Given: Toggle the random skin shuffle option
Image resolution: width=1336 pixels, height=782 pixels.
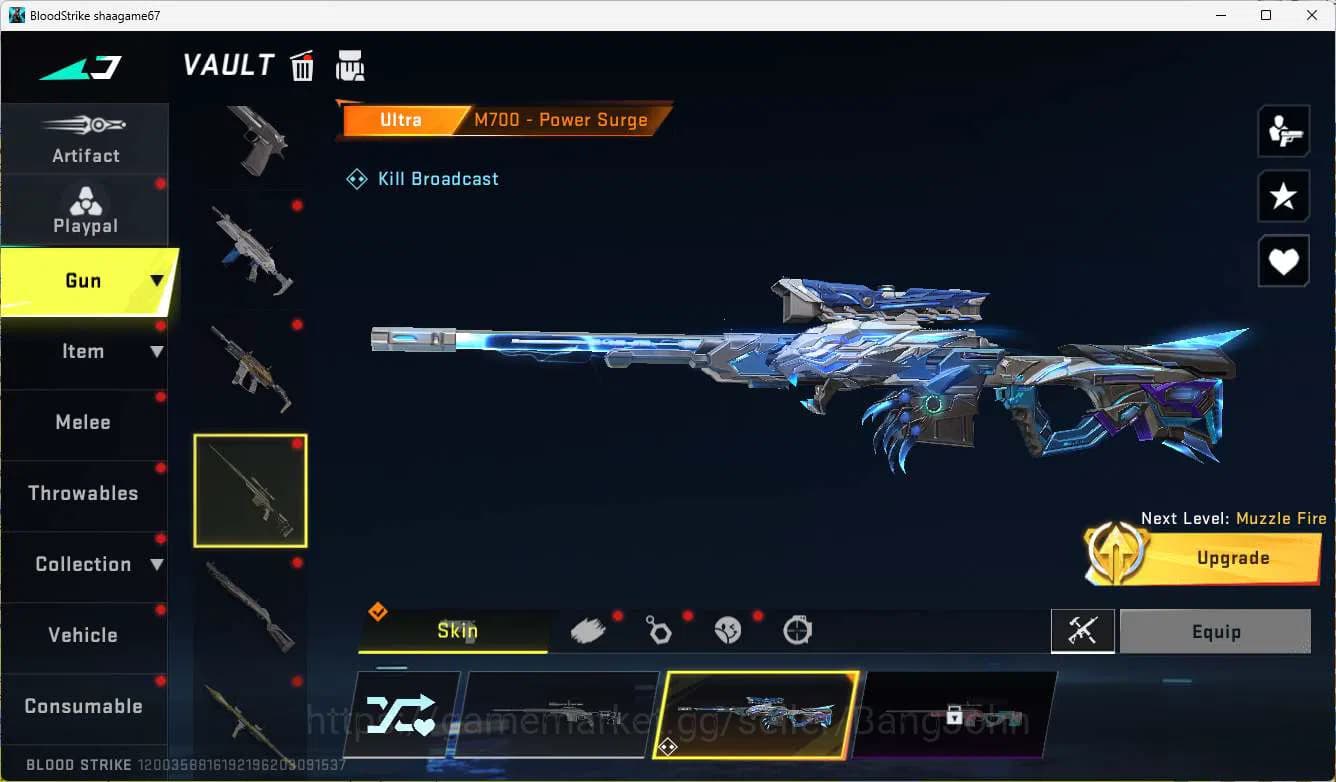Looking at the screenshot, I should click(404, 713).
